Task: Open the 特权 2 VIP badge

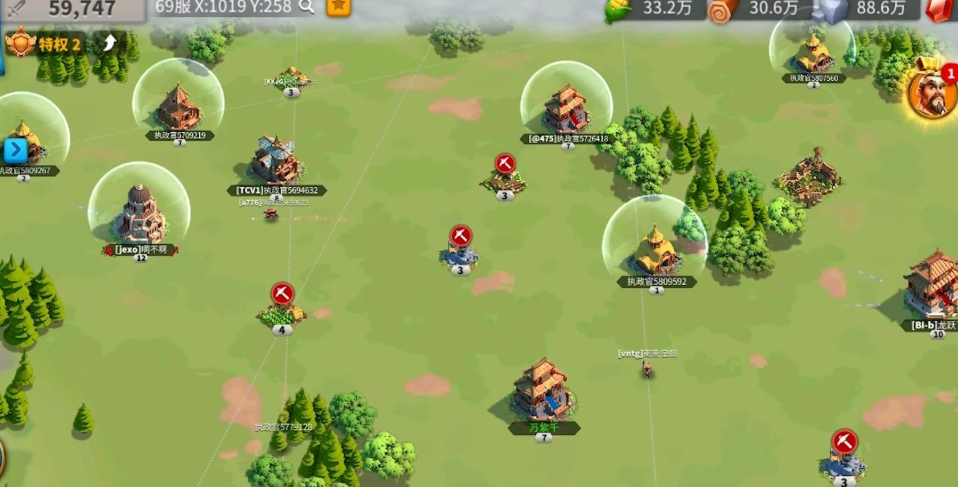Action: tap(50, 44)
